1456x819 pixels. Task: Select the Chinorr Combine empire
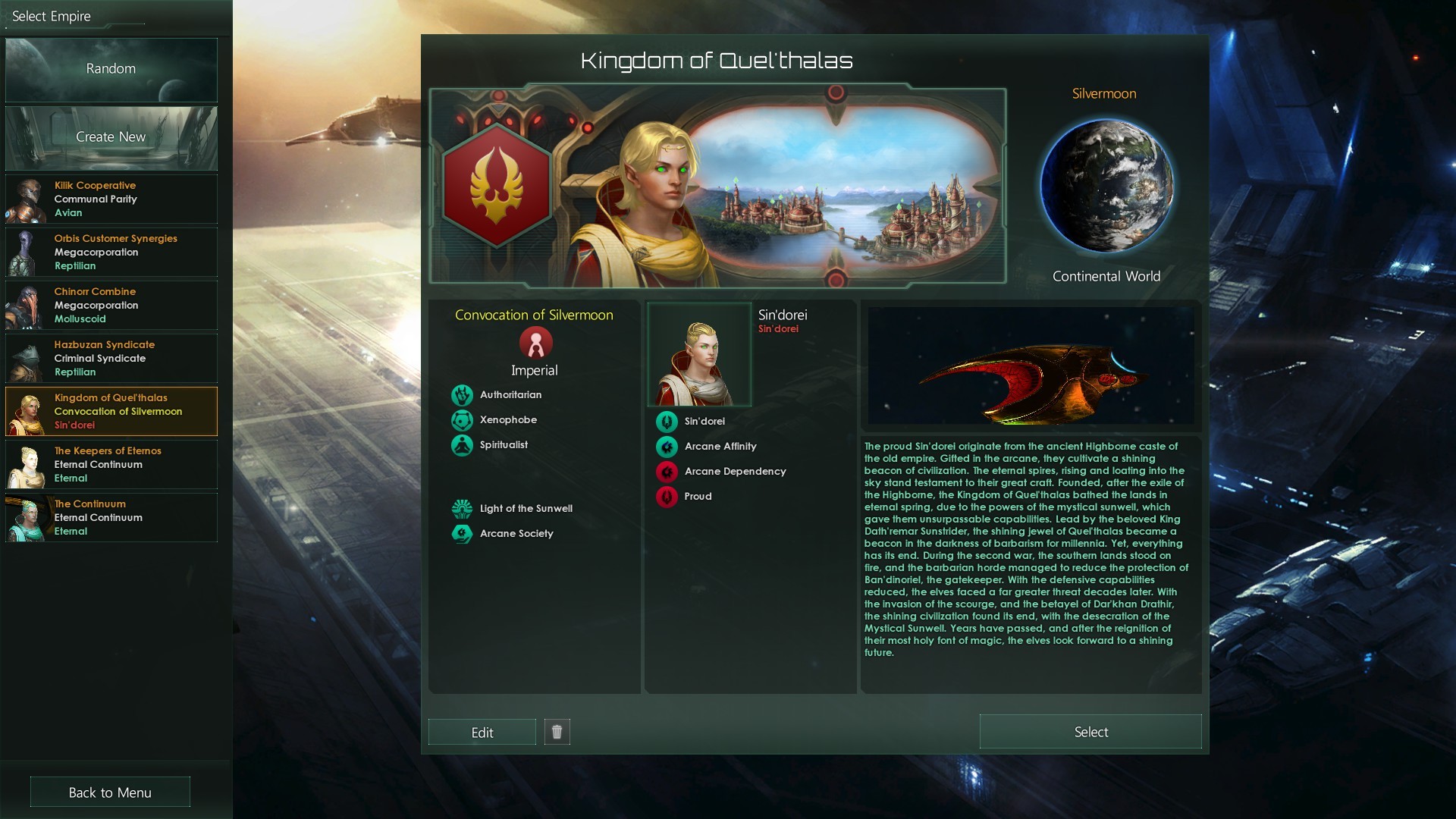(x=111, y=305)
